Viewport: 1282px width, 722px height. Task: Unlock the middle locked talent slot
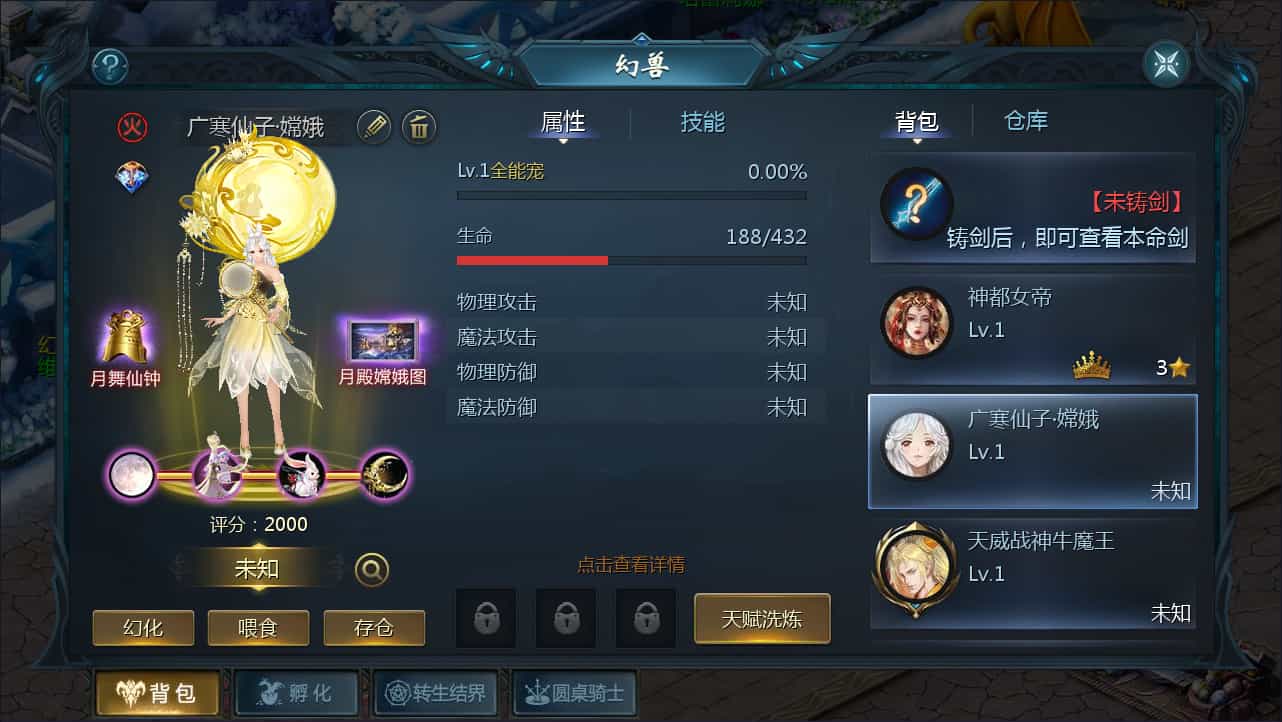point(566,618)
